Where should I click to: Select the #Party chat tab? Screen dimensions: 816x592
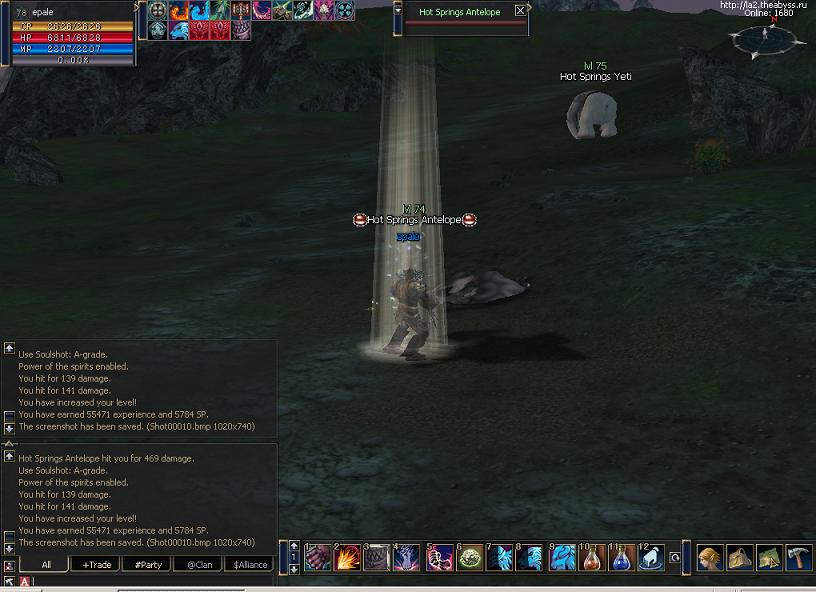point(148,564)
